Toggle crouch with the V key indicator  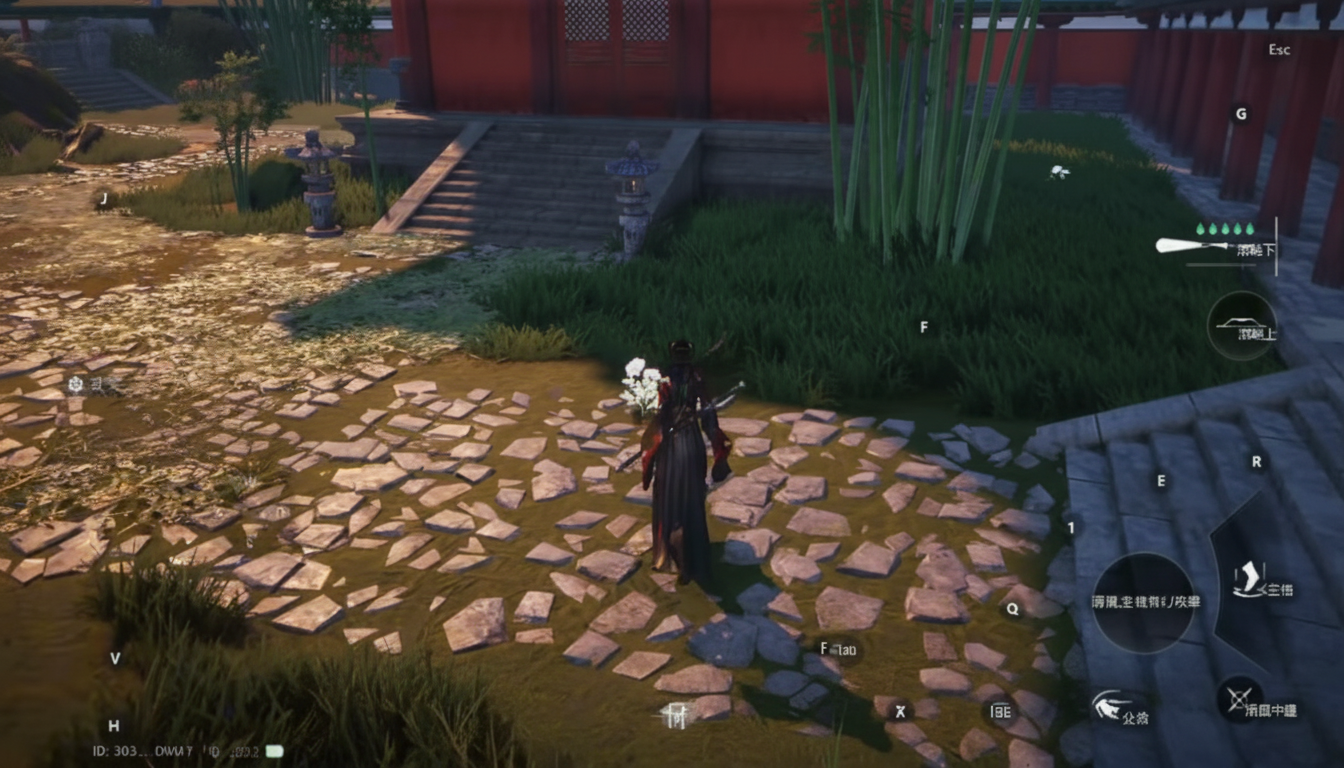tap(113, 659)
